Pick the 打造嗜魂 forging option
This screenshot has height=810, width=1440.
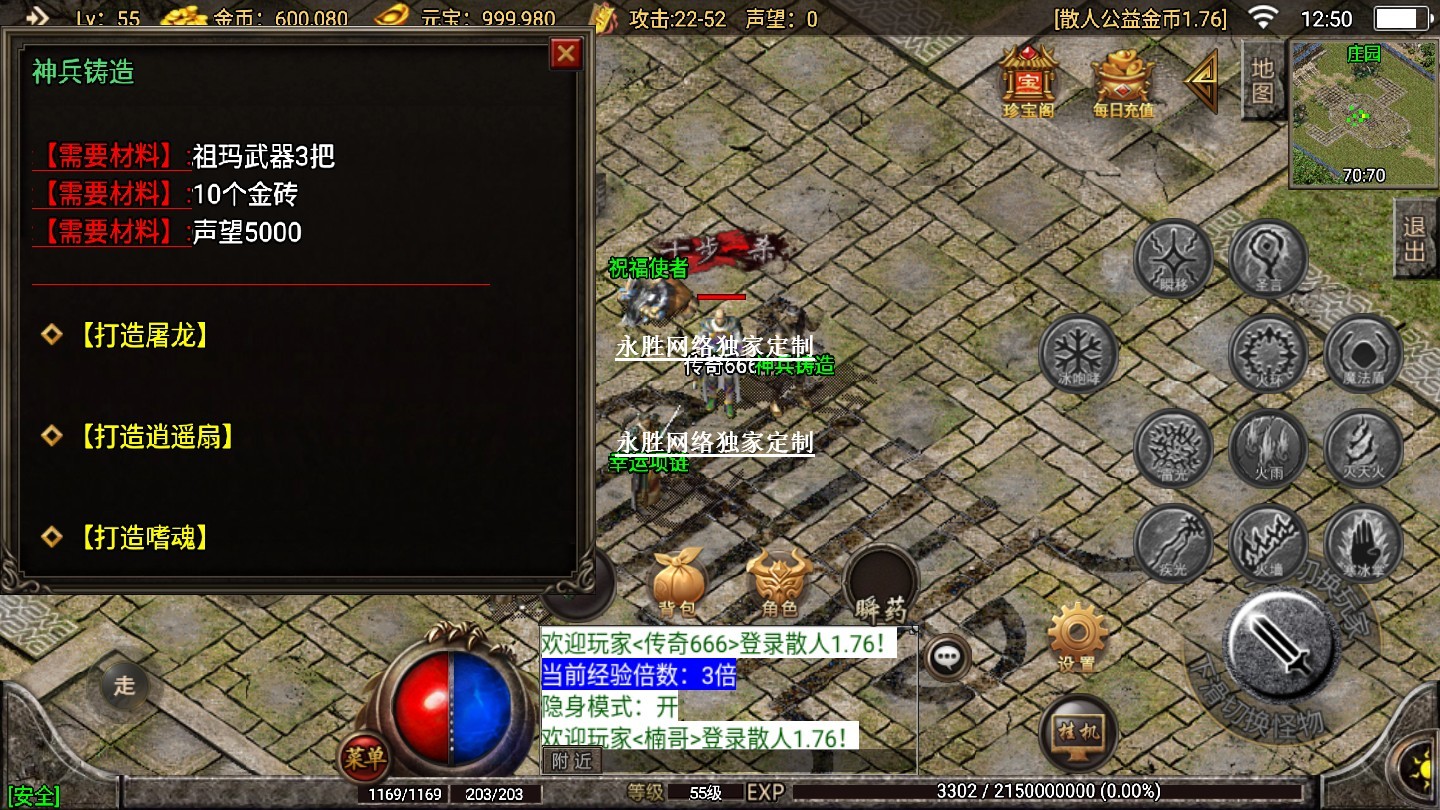pos(144,538)
